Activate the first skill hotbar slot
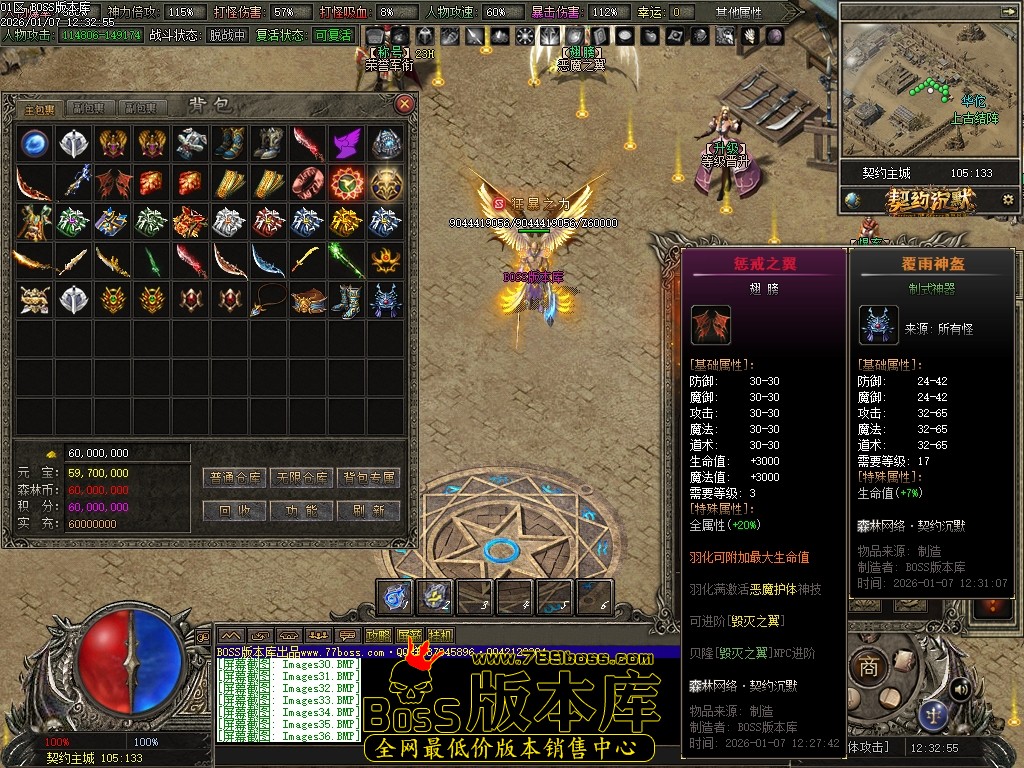This screenshot has width=1024, height=768. click(x=396, y=596)
